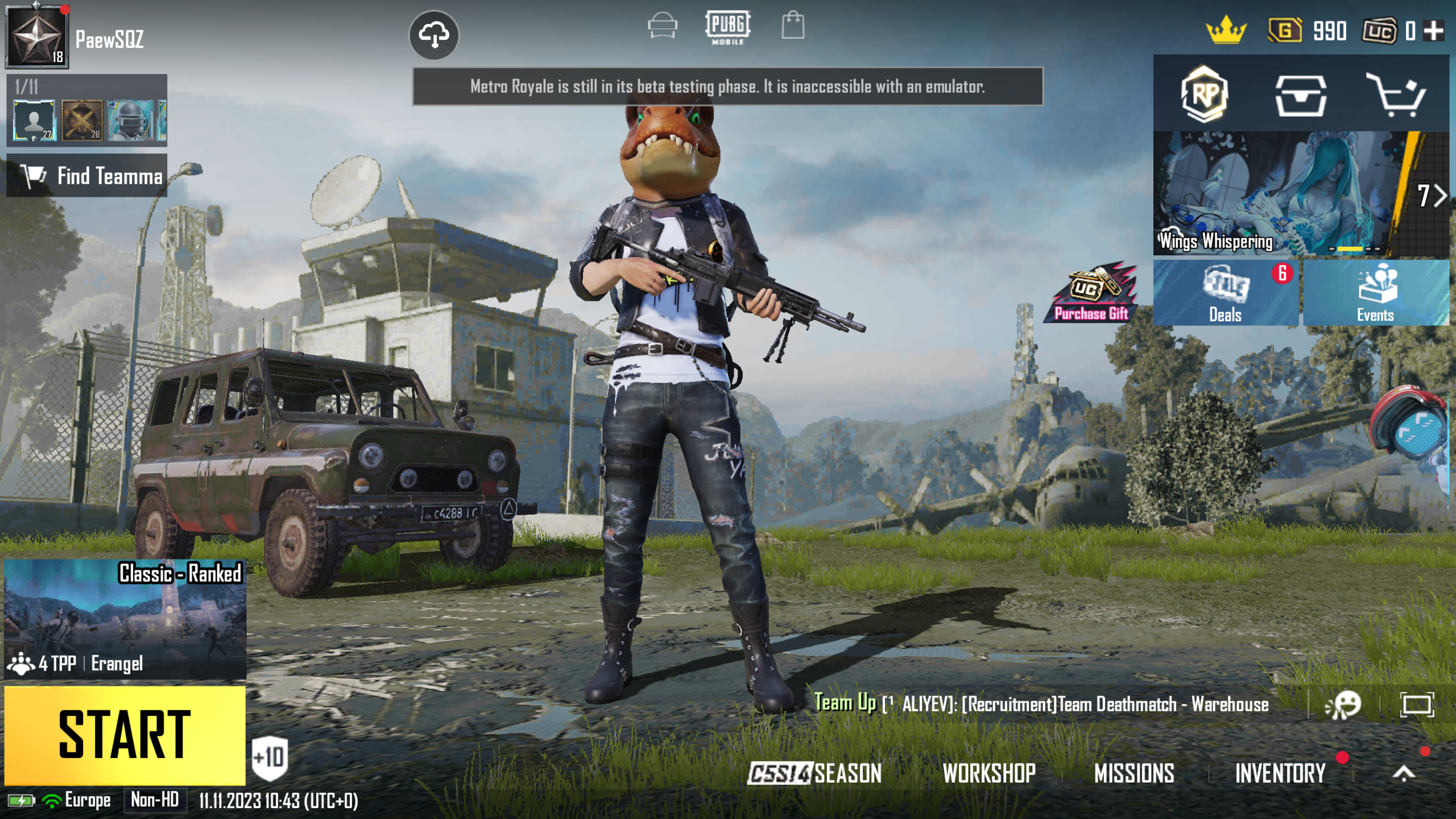Open the Royale Pass RP icon
1456x819 pixels.
pyautogui.click(x=1204, y=94)
